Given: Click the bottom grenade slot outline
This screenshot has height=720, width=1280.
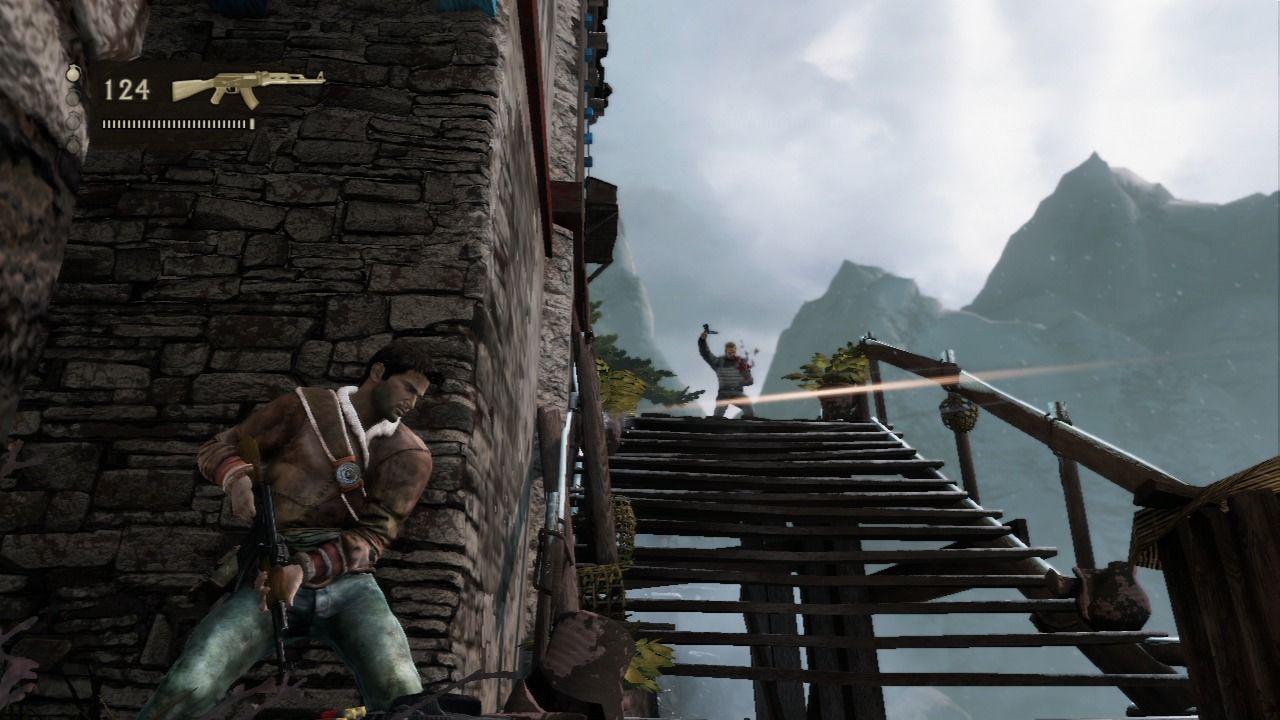Looking at the screenshot, I should coord(72,146).
